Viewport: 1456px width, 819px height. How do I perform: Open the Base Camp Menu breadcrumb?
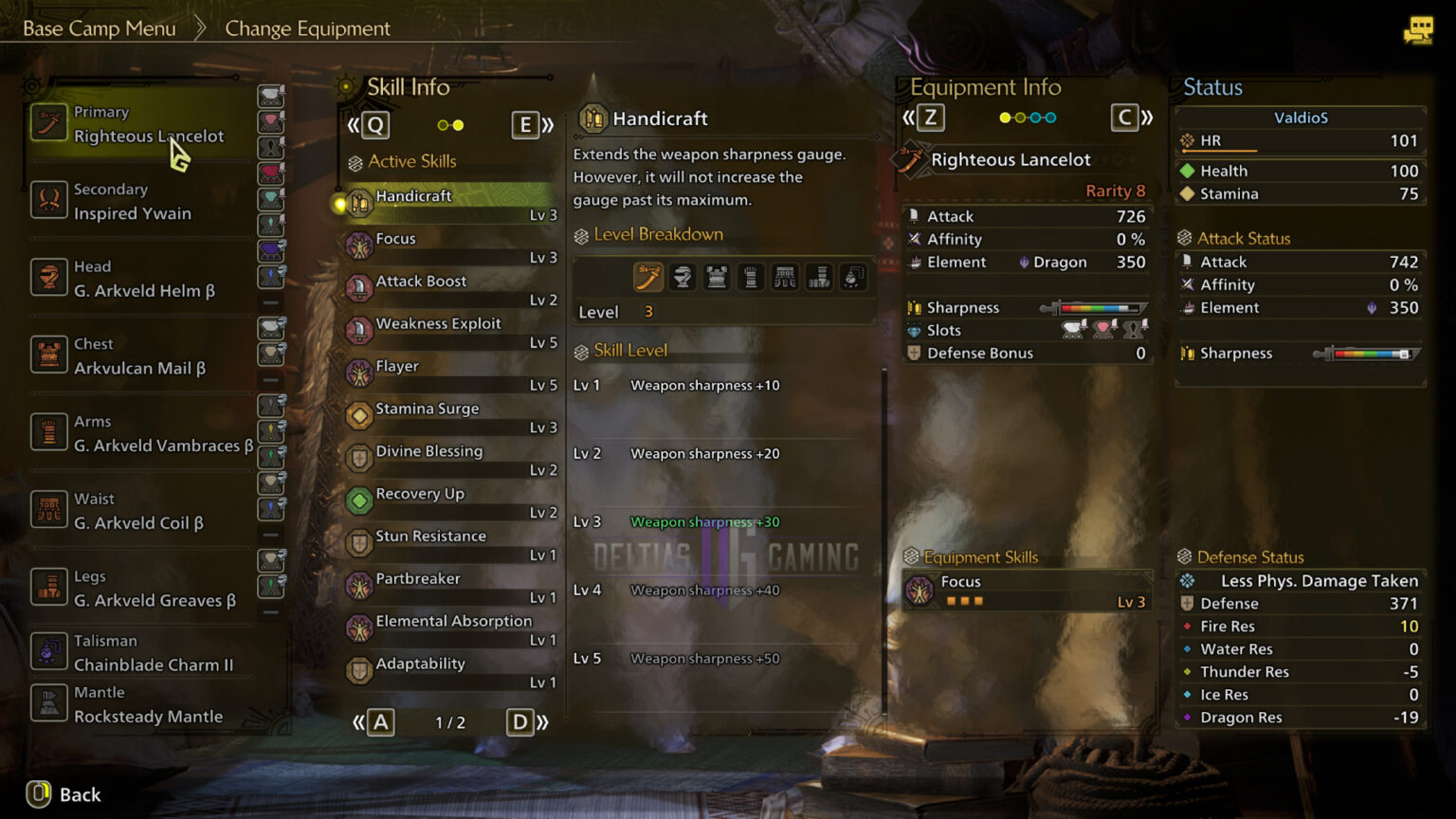99,27
